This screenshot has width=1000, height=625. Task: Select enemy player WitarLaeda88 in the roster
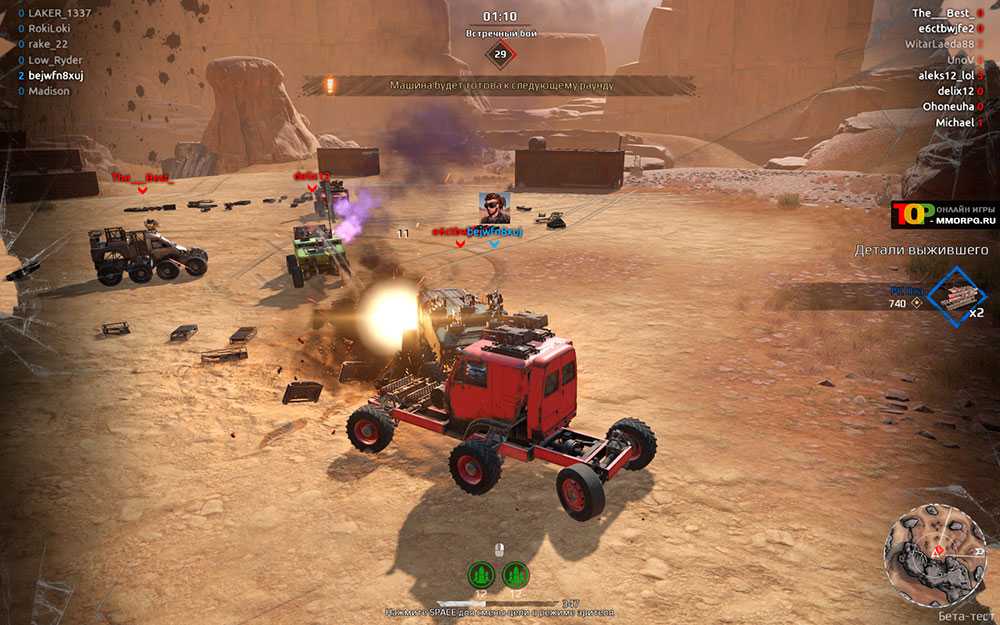coord(939,44)
